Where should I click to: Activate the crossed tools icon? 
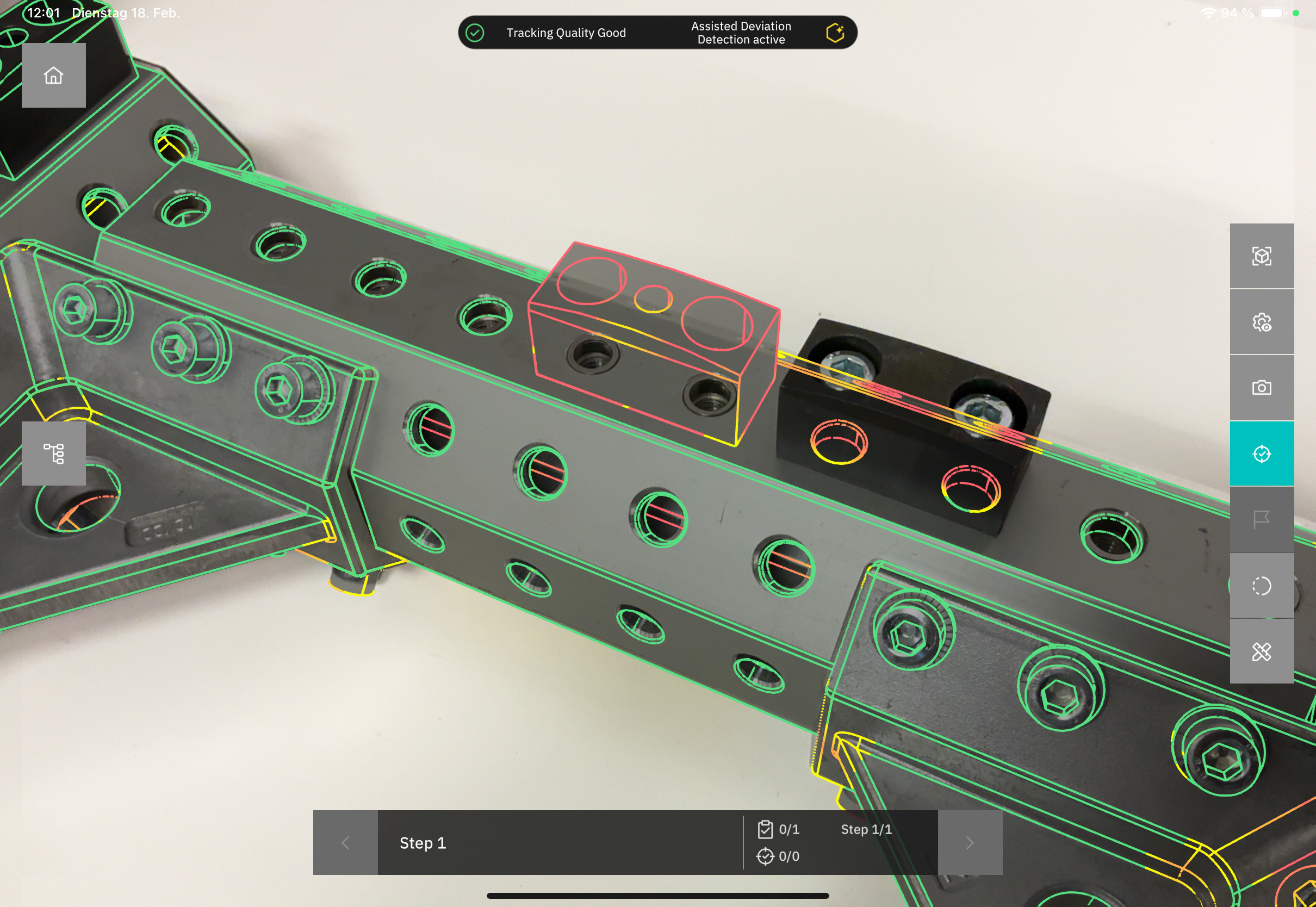(x=1262, y=651)
